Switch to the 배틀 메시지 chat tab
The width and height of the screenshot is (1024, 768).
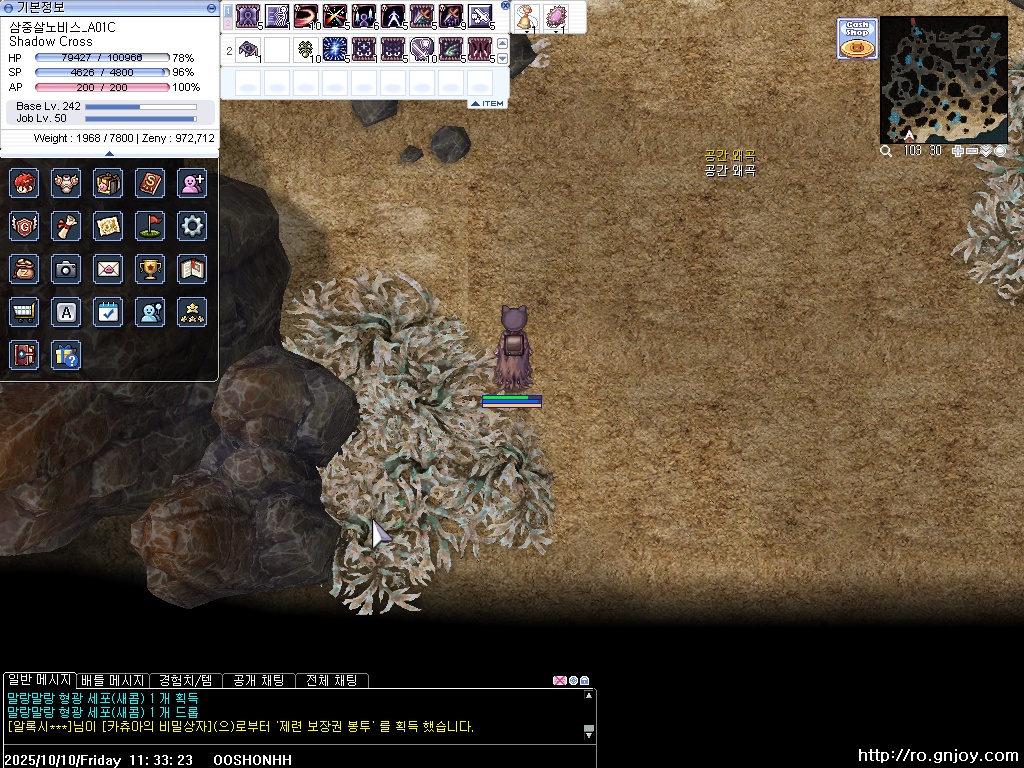pos(112,680)
